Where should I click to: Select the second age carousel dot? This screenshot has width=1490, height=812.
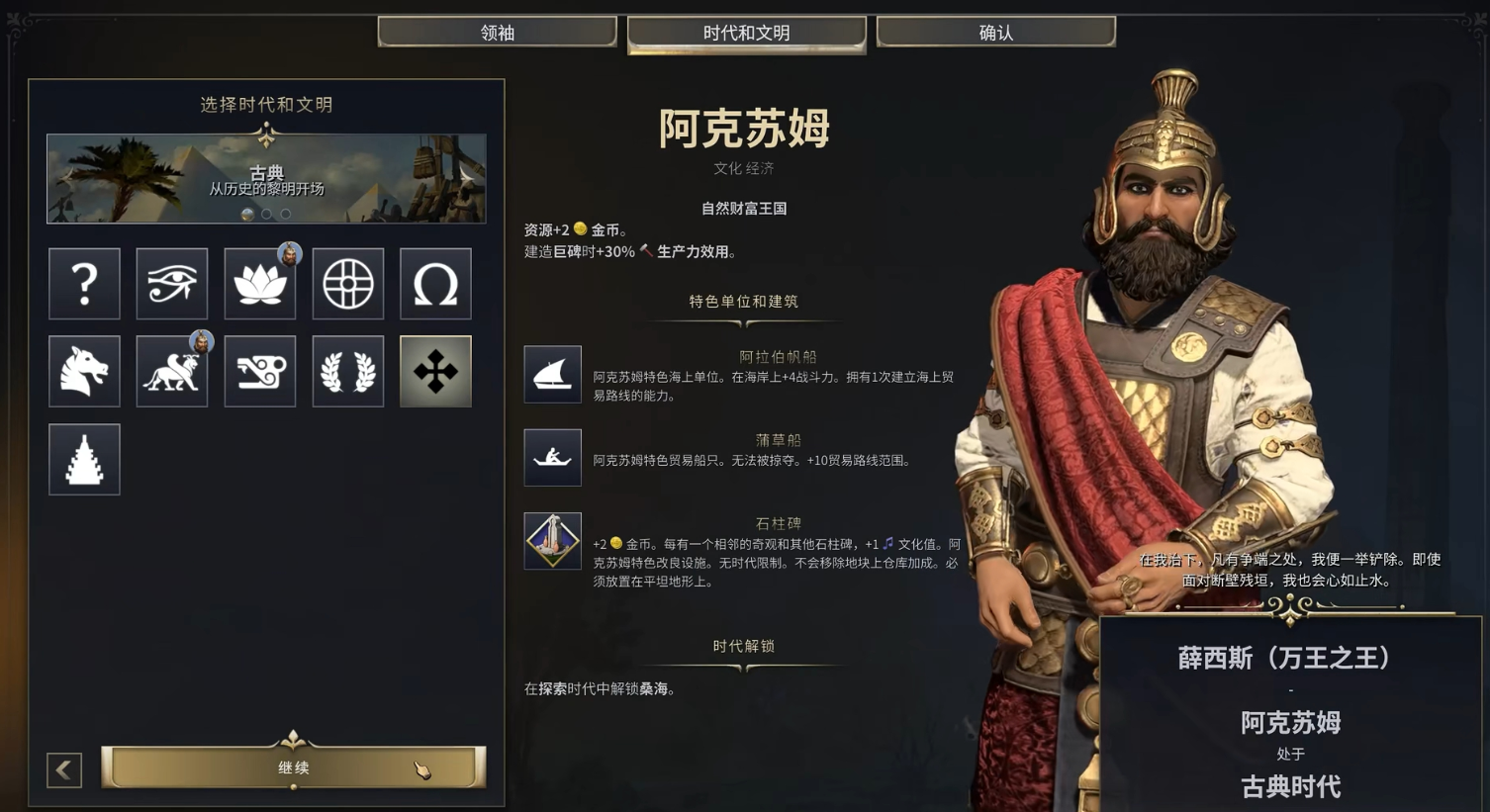tap(266, 215)
